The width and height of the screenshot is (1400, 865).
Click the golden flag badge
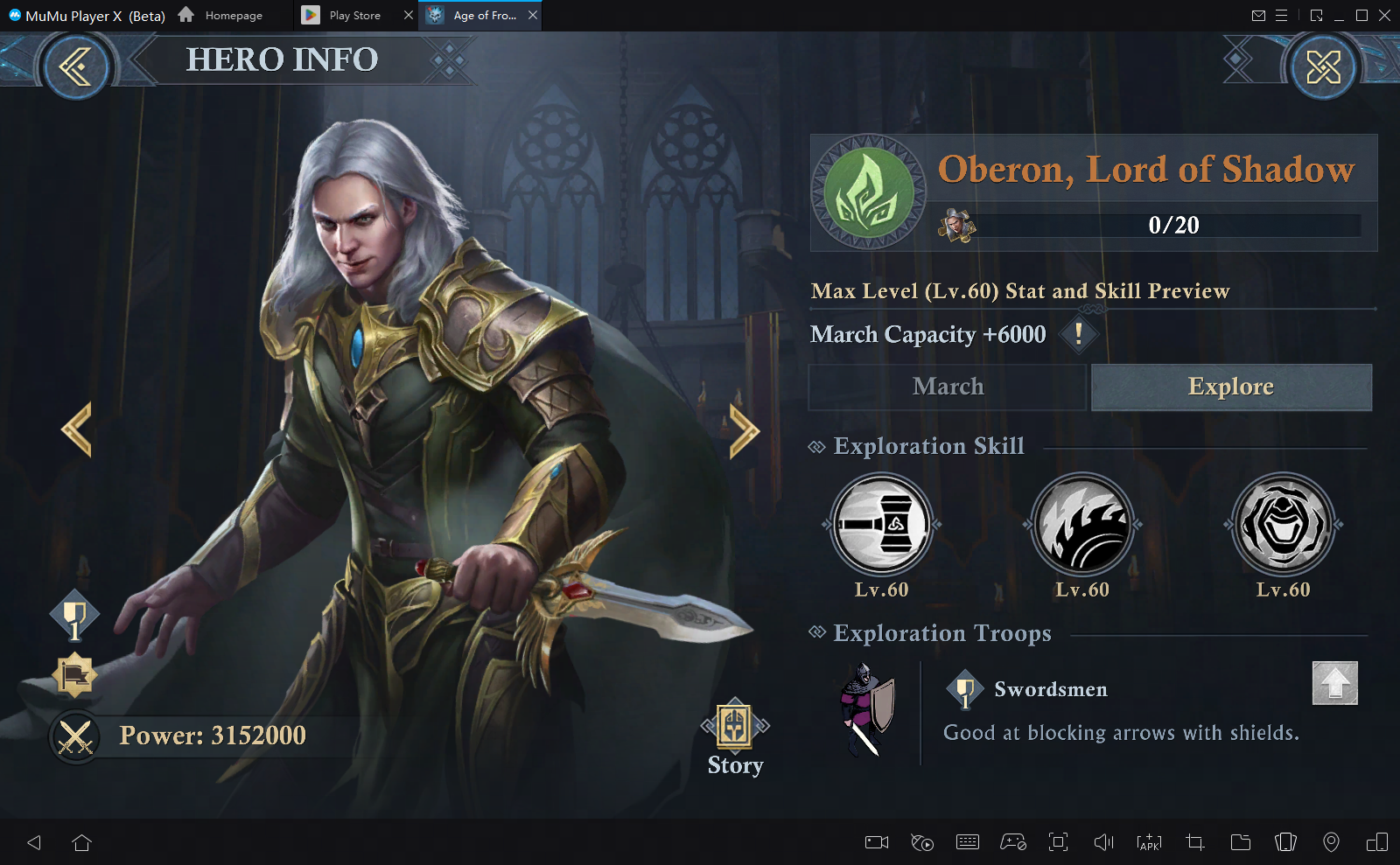point(74,675)
